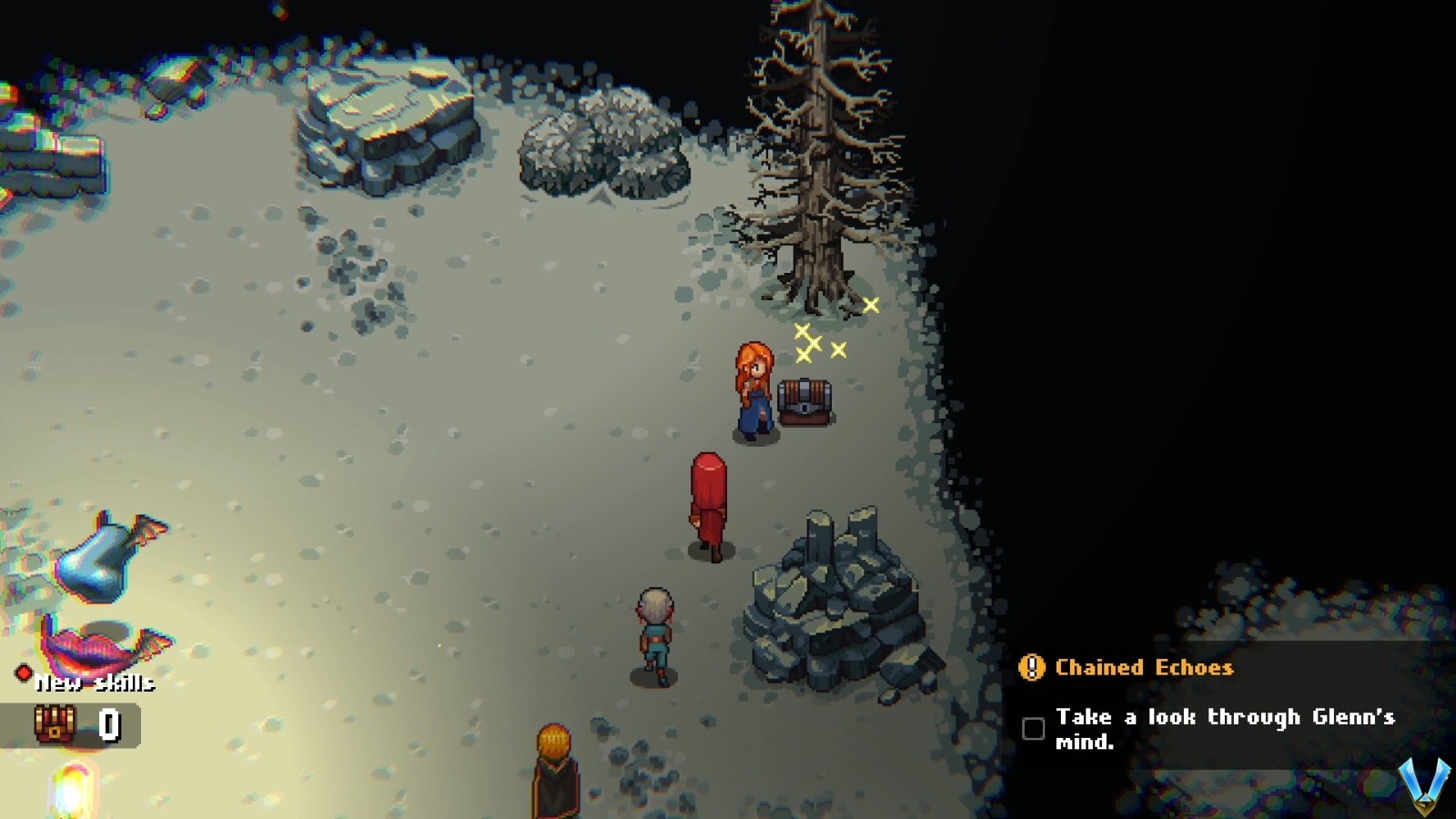Click the treasure chest counter icon
This screenshot has height=819, width=1456.
[55, 723]
